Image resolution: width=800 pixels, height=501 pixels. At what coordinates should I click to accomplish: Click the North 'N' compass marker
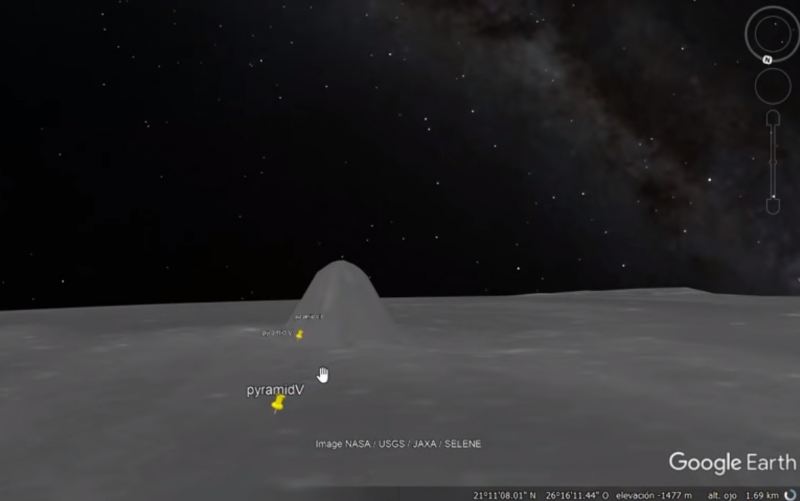pyautogui.click(x=767, y=59)
